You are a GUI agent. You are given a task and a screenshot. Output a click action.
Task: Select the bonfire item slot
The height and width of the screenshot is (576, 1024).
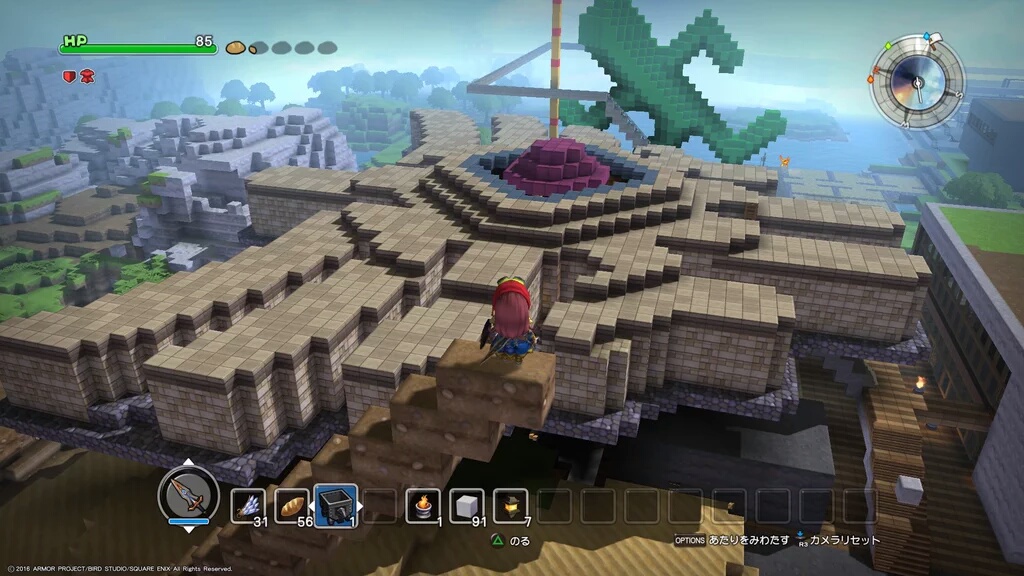(x=423, y=506)
